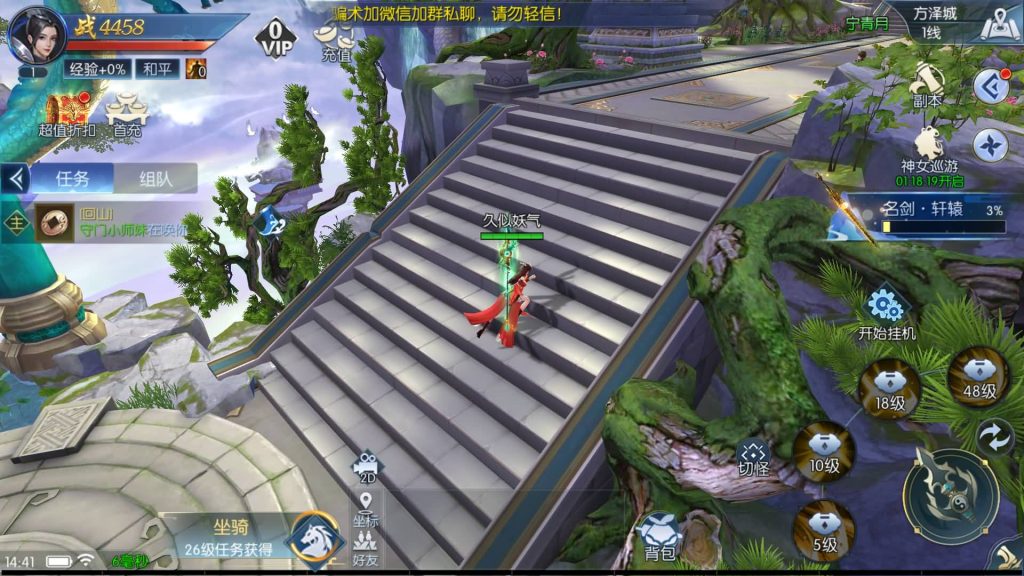The width and height of the screenshot is (1024, 576).
Task: Tap the 切怪 switch target button
Action: pos(753,458)
